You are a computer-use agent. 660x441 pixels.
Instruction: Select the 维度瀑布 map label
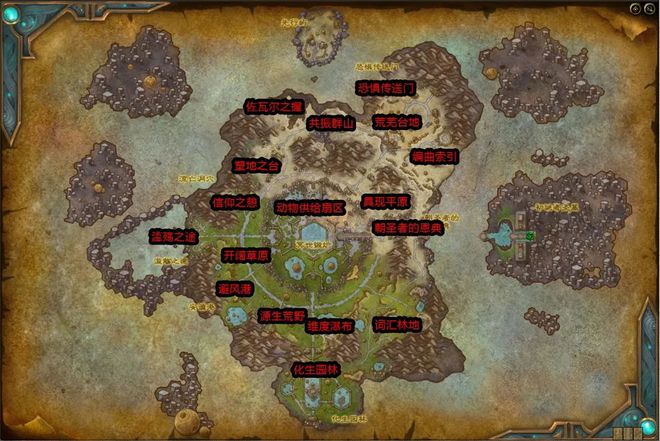click(x=330, y=326)
